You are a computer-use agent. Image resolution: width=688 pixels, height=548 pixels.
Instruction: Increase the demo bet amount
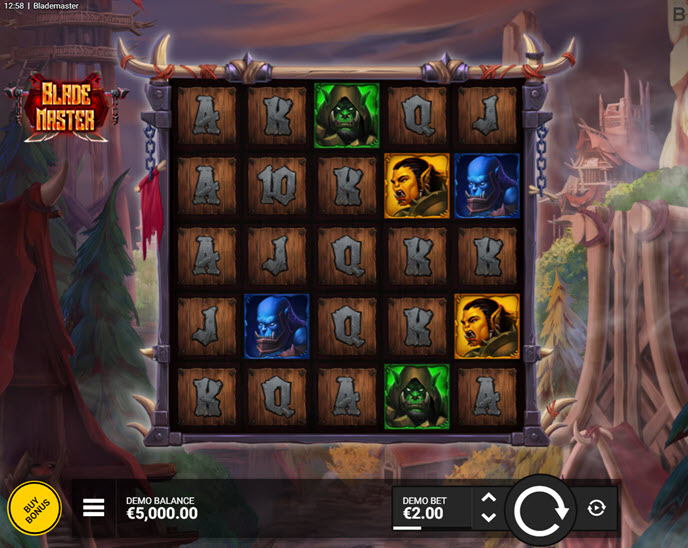click(488, 498)
